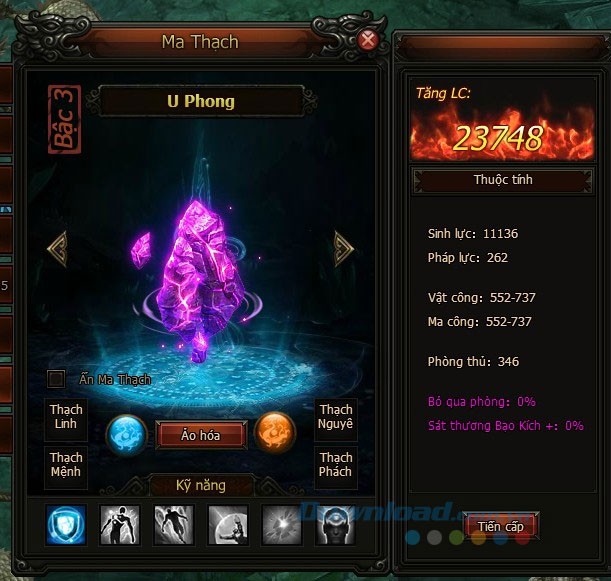The image size is (611, 581).
Task: Select the white starburst skill icon
Action: click(282, 525)
